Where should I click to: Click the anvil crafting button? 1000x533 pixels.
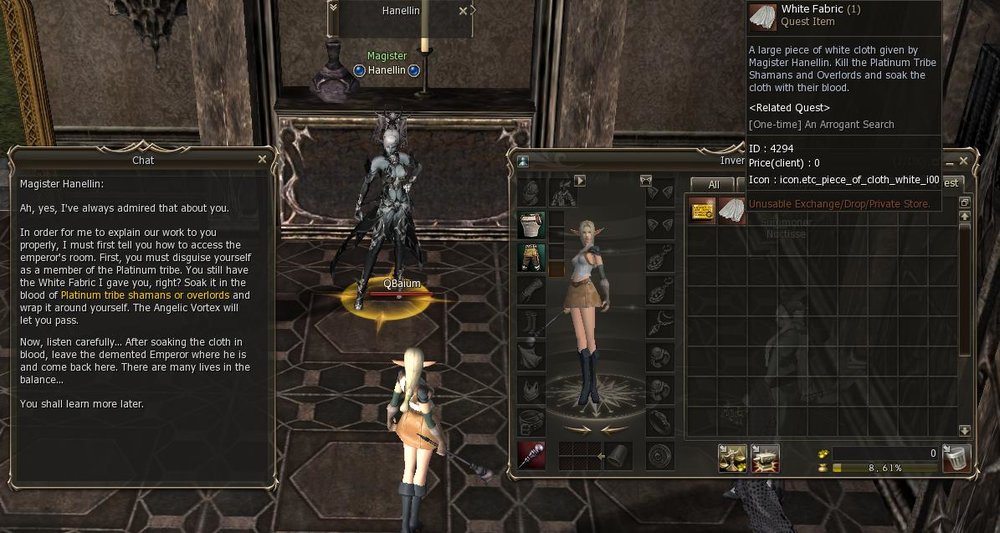pos(765,458)
